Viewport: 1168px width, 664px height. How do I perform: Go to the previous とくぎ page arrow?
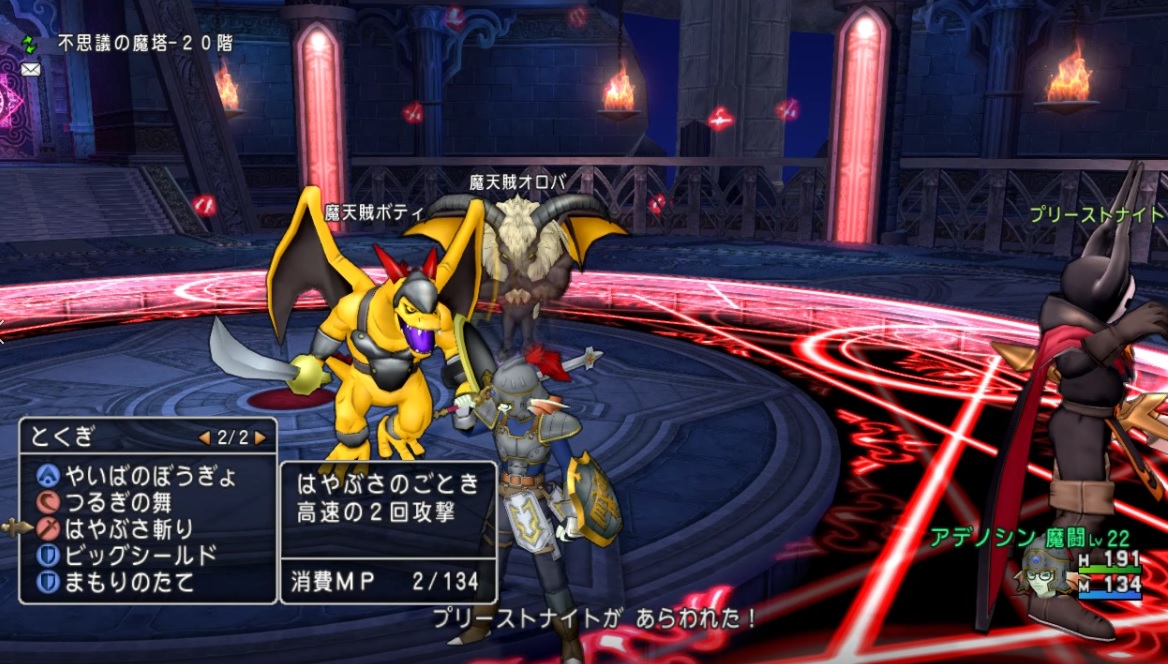(204, 438)
